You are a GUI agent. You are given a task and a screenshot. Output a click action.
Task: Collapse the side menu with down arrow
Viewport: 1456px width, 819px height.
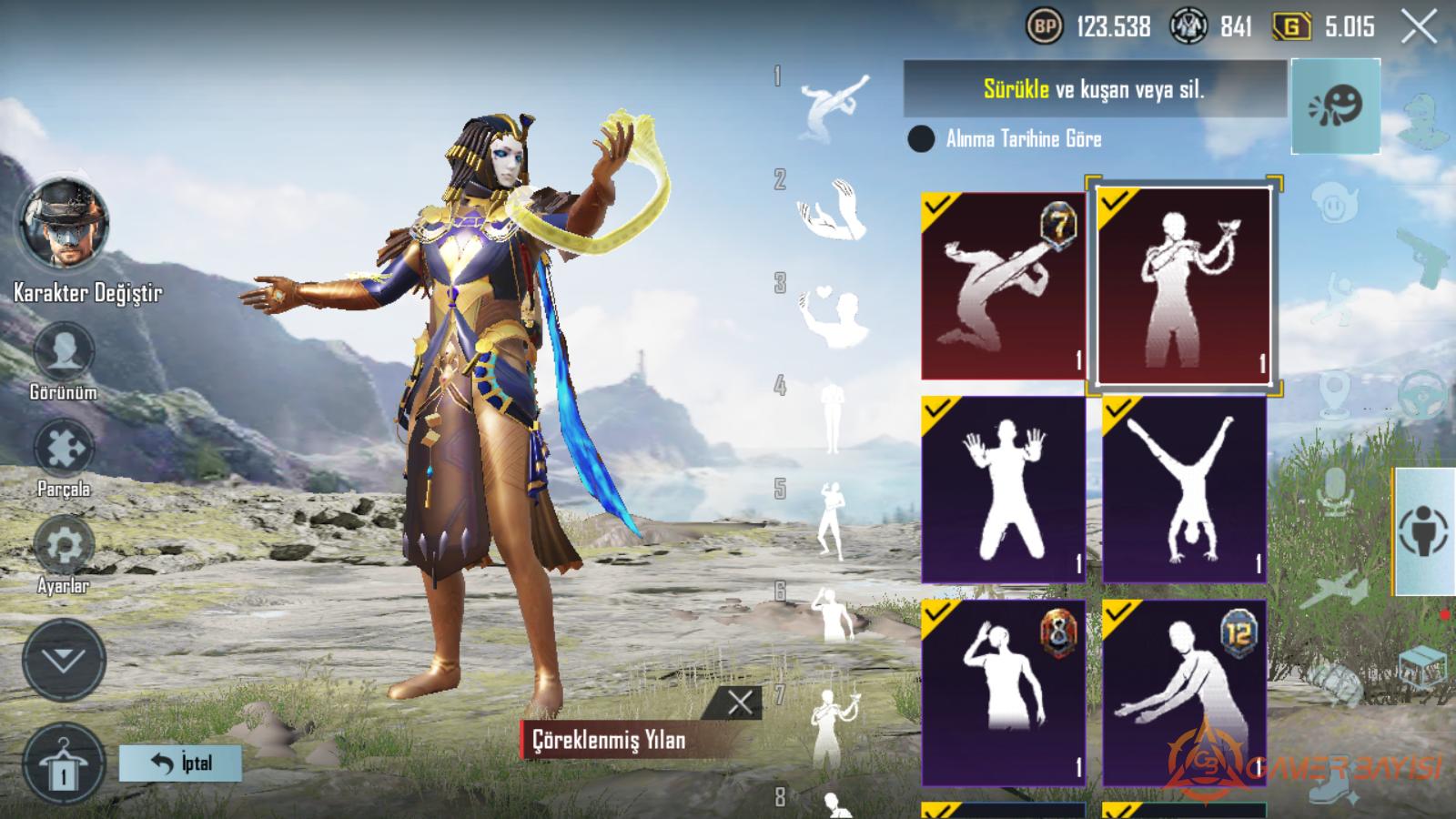pos(64,660)
